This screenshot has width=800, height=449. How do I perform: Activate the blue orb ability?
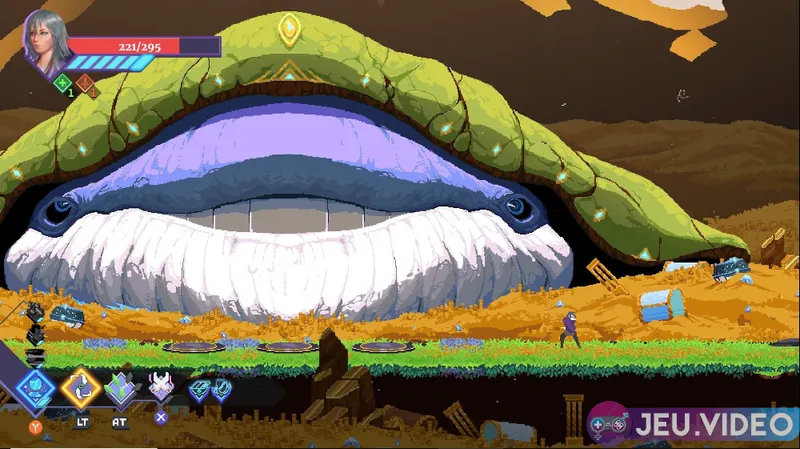pyautogui.click(x=36, y=389)
